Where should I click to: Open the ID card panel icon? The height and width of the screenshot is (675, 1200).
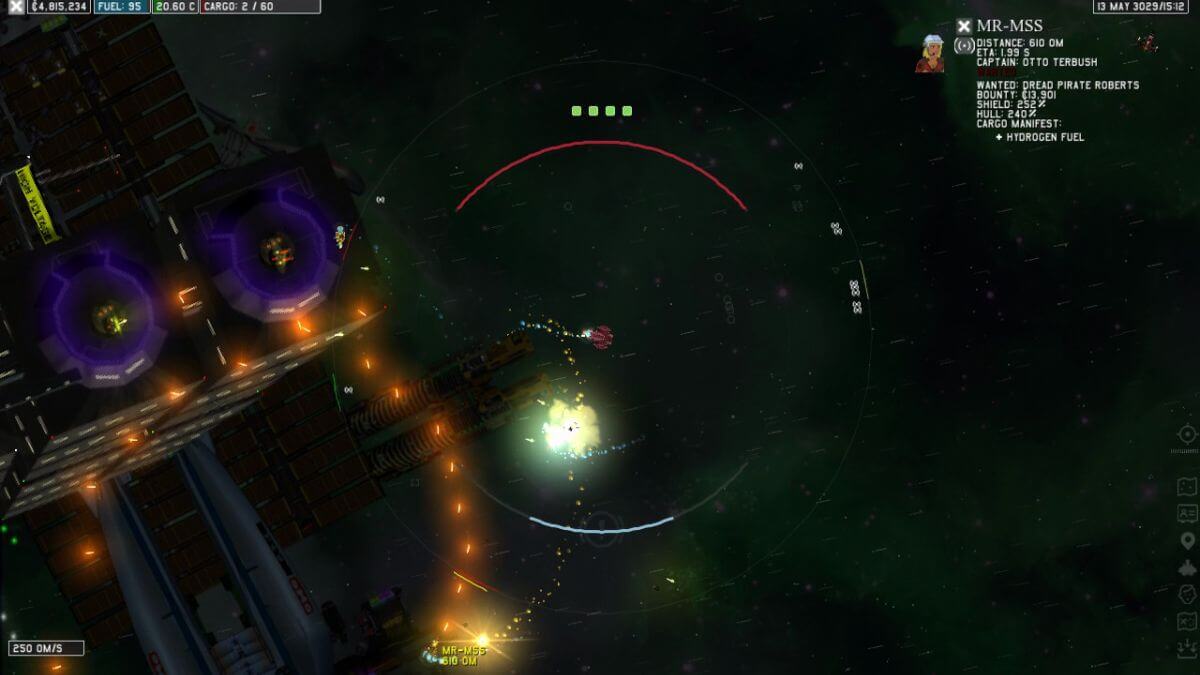1187,513
